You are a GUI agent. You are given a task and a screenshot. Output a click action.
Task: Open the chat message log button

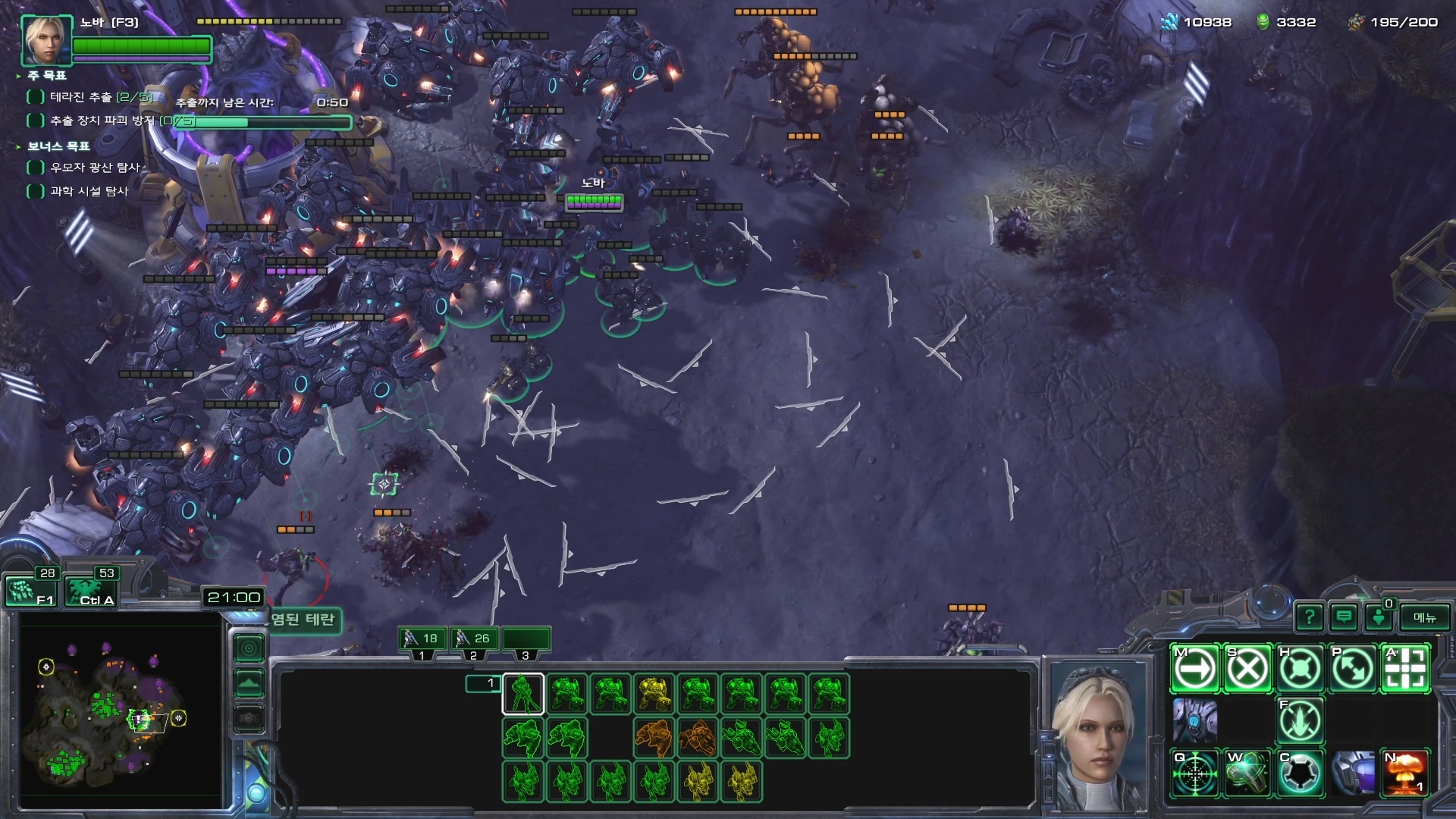click(x=1344, y=617)
